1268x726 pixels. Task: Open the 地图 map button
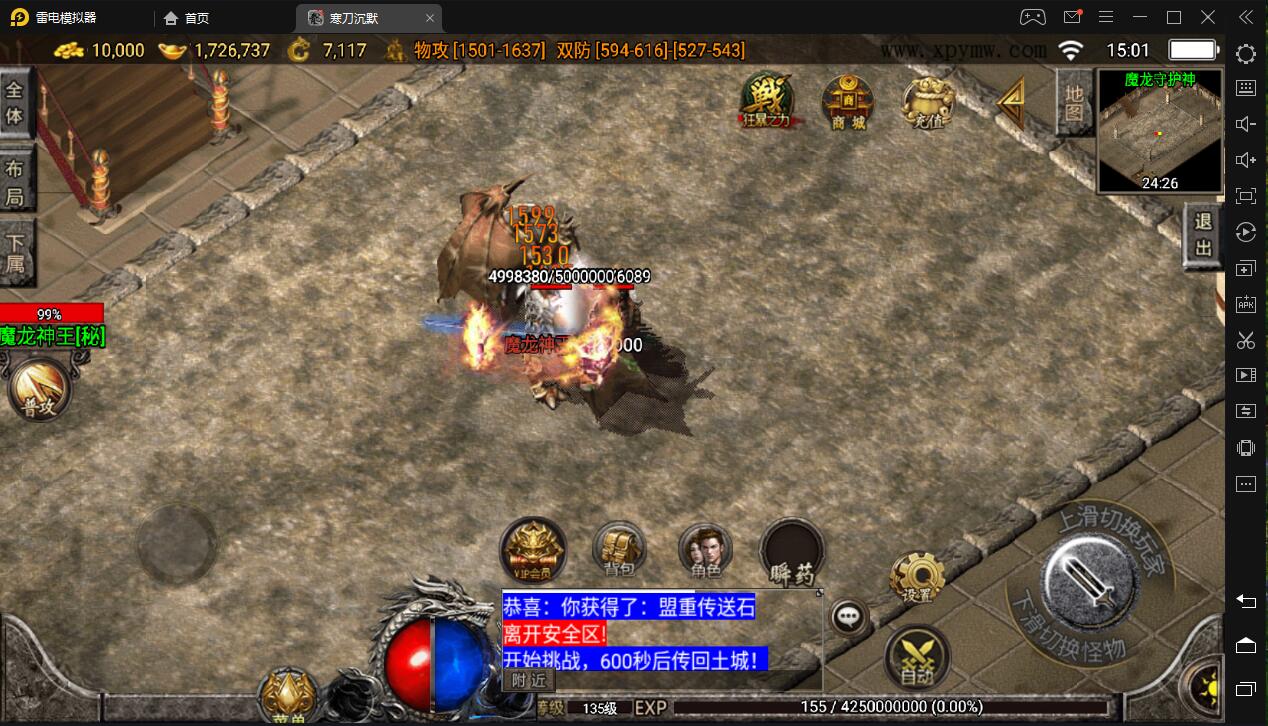click(1073, 102)
